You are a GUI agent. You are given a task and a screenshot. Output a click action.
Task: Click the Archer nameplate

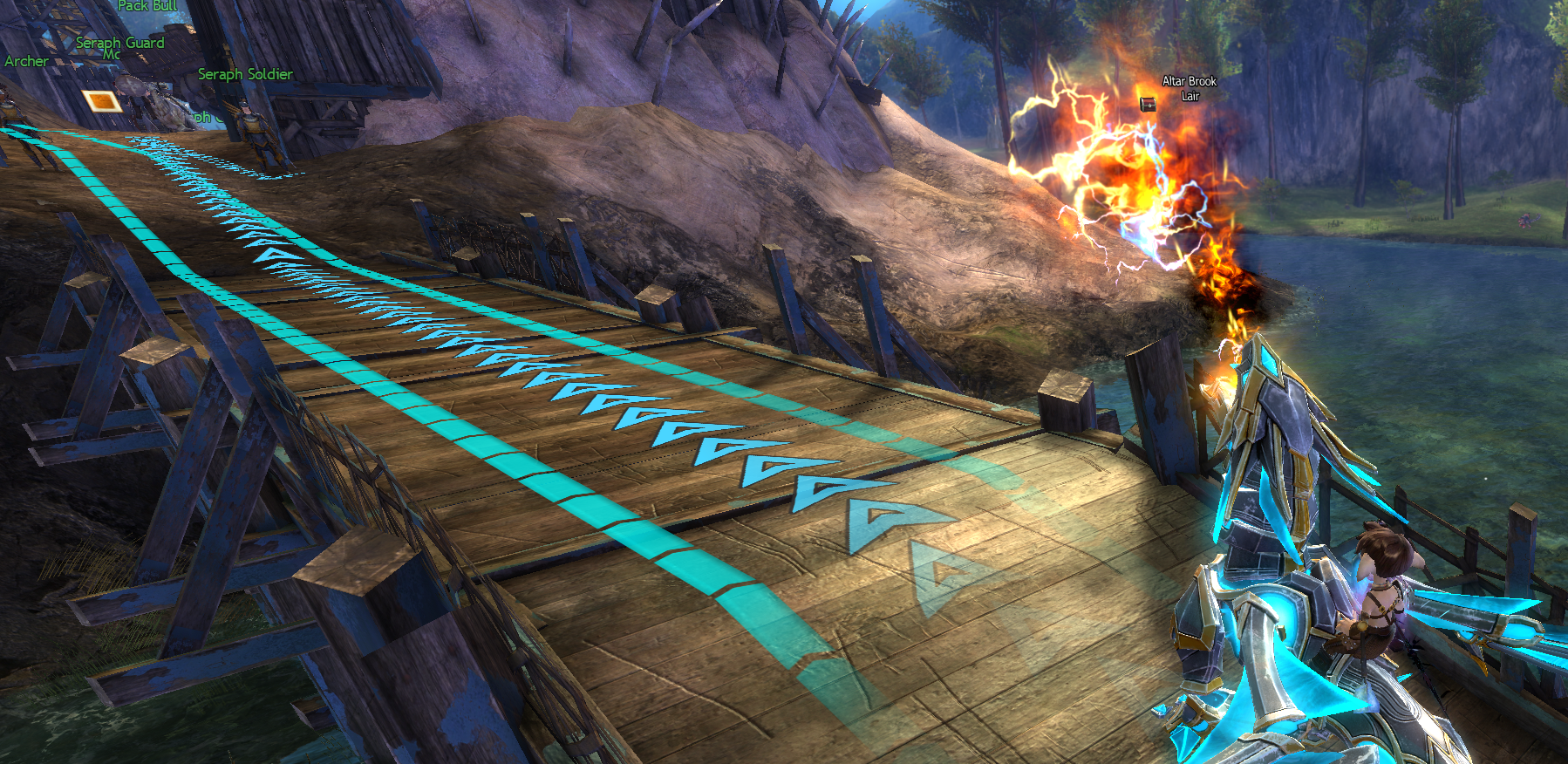point(26,61)
